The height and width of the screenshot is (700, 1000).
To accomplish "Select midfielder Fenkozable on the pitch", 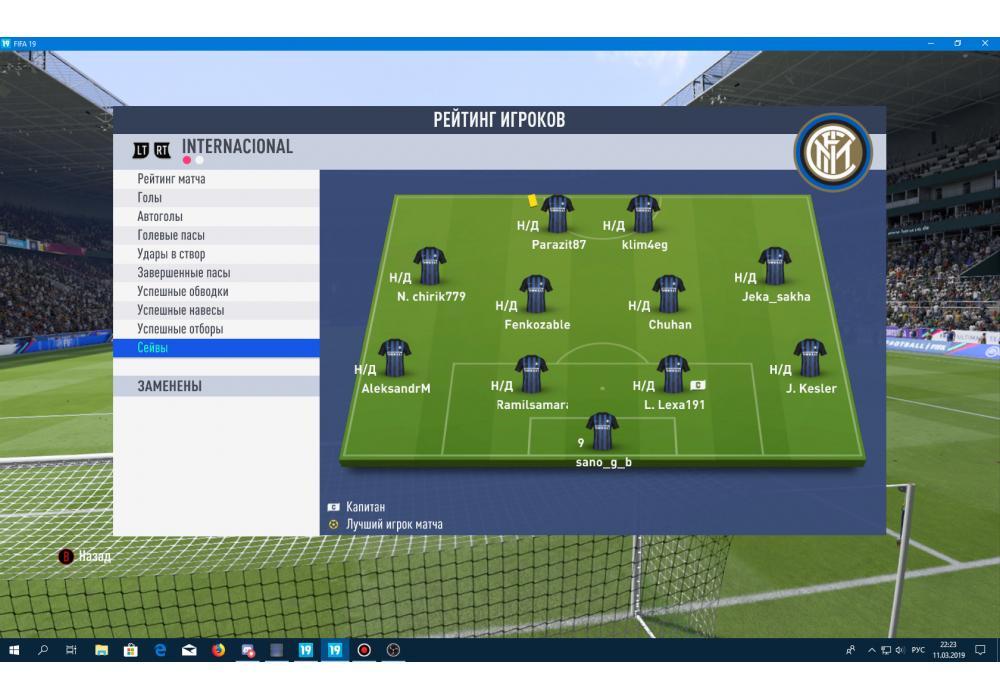I will 536,294.
